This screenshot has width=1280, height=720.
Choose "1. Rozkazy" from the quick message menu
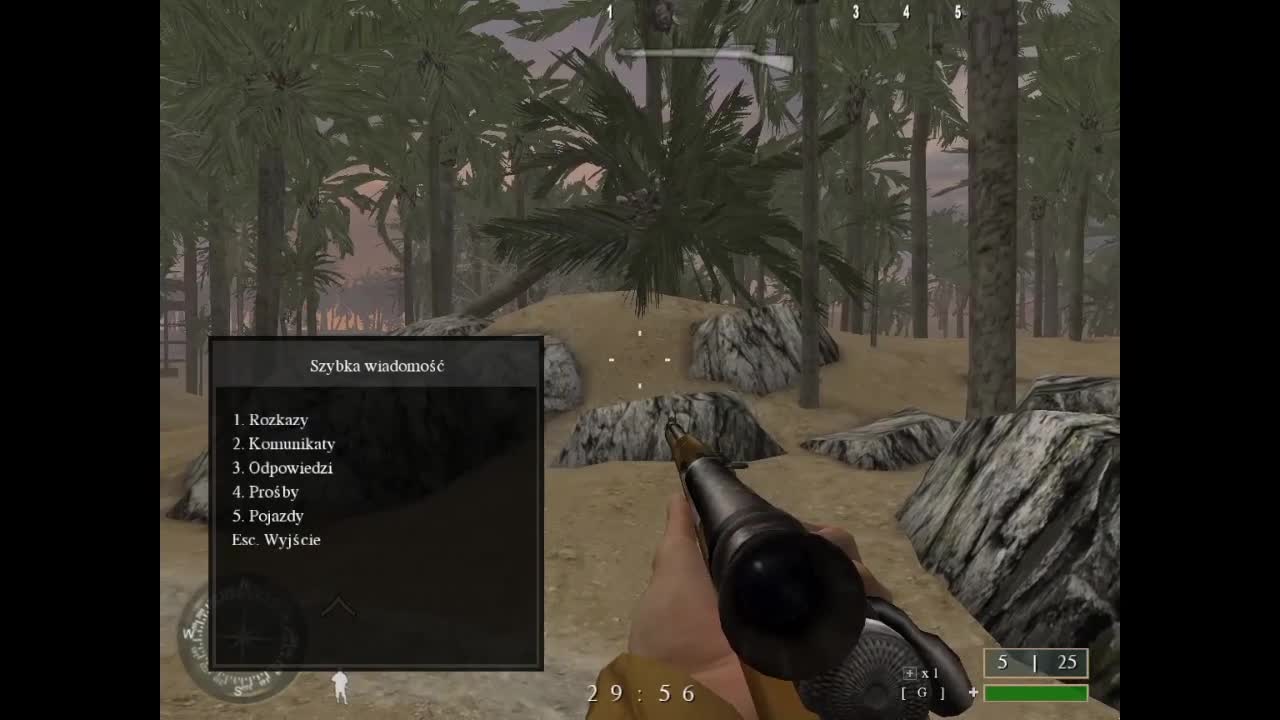click(x=270, y=420)
